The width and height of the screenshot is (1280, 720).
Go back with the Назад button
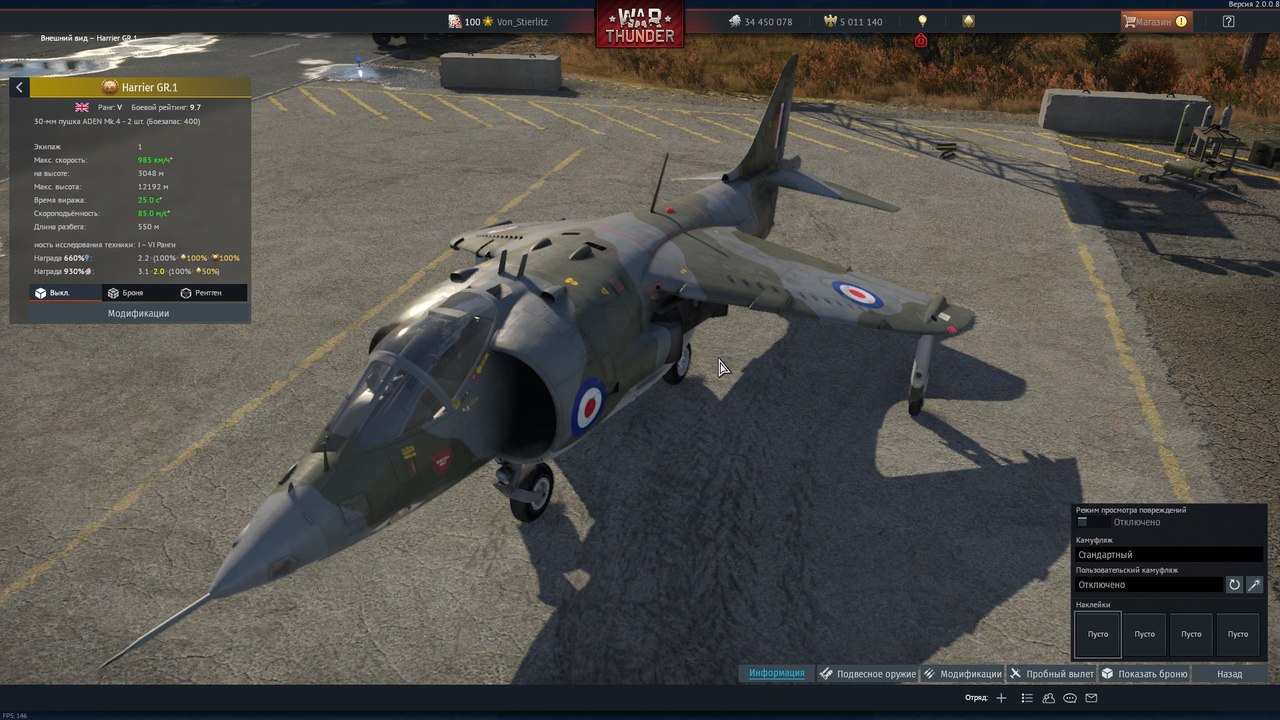(x=1229, y=674)
